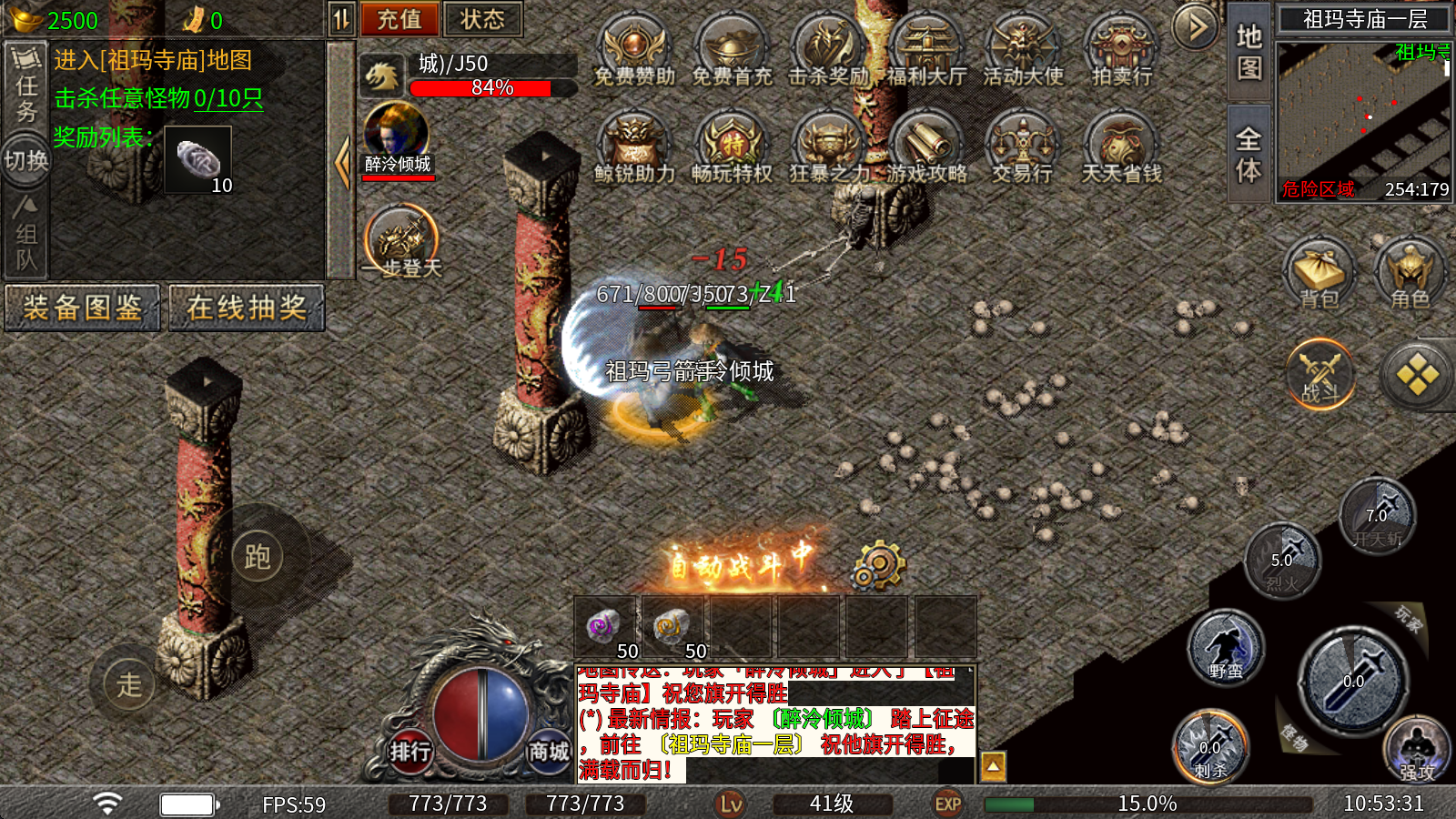Open the auto-battle gear settings
This screenshot has height=819, width=1456.
(878, 566)
